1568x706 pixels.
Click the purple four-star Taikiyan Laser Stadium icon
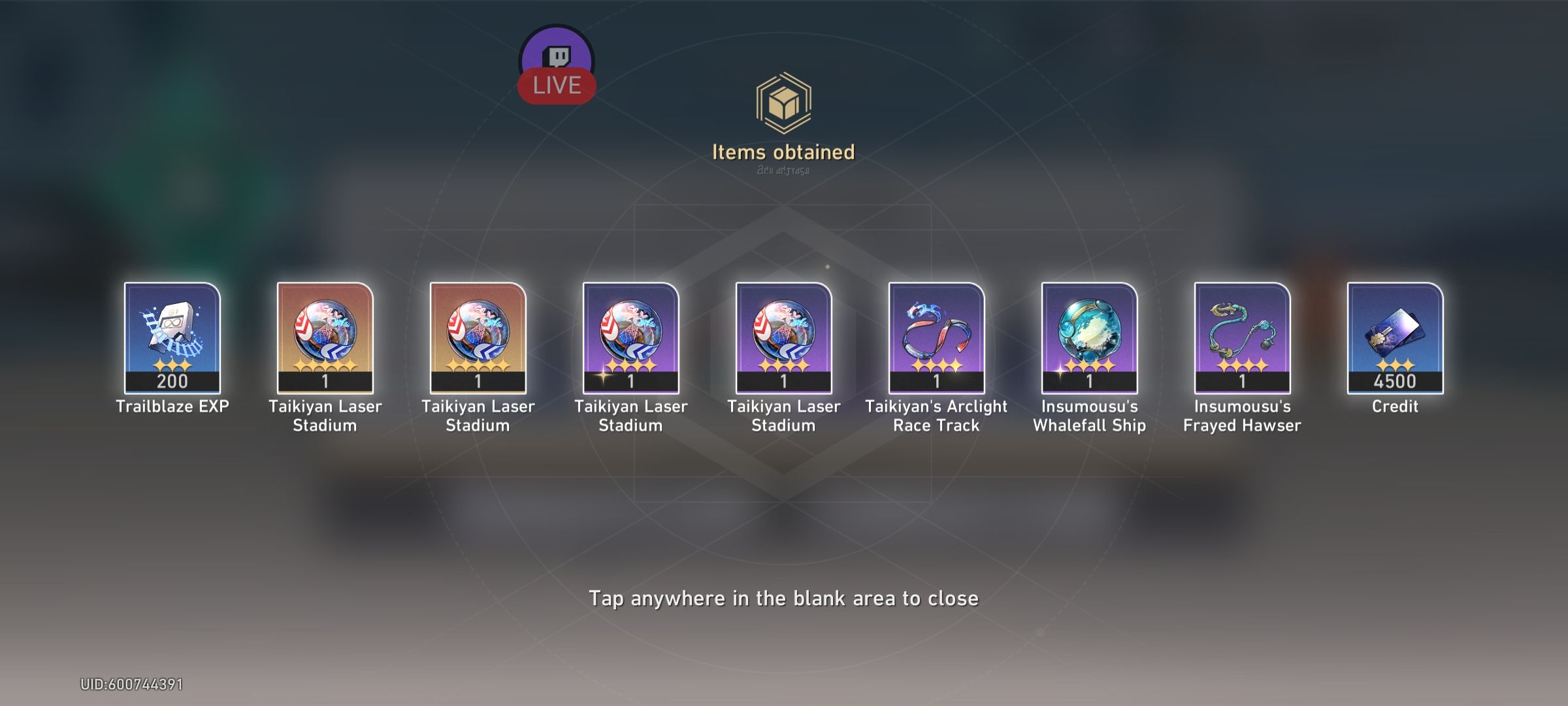pyautogui.click(x=630, y=340)
